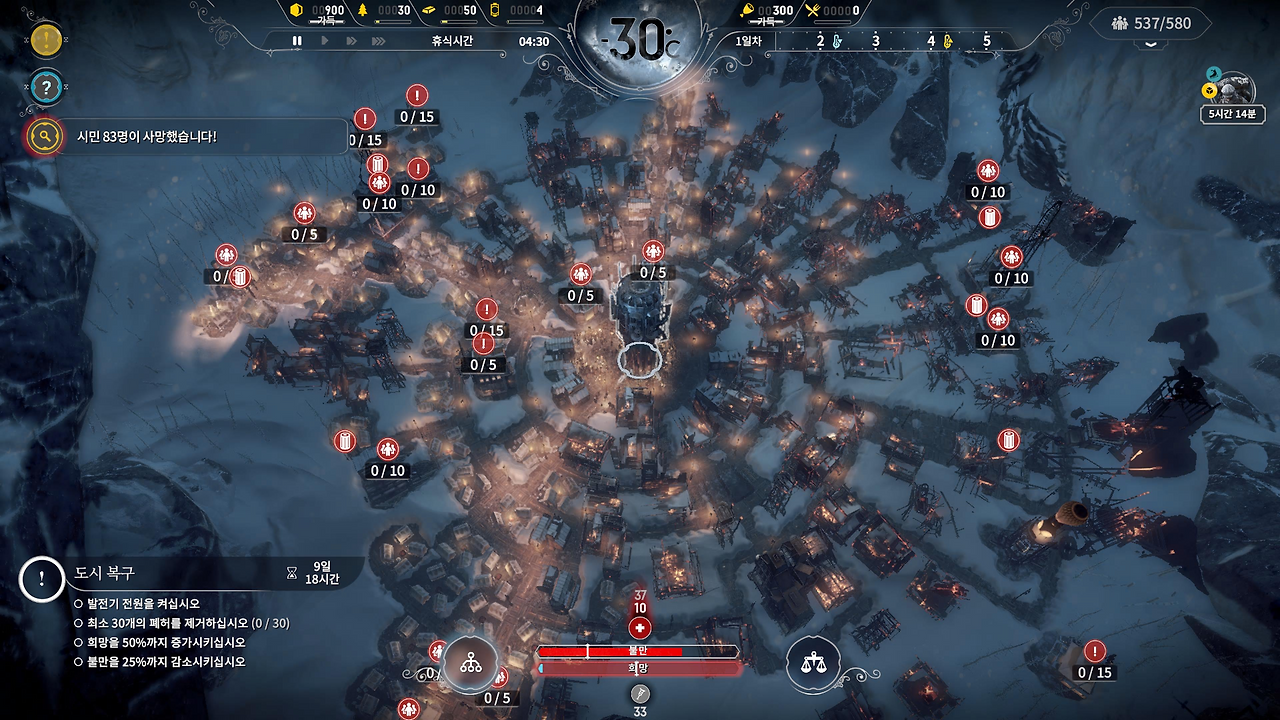Open the yellow exclamation alert button
This screenshot has width=1280, height=720.
pos(46,40)
